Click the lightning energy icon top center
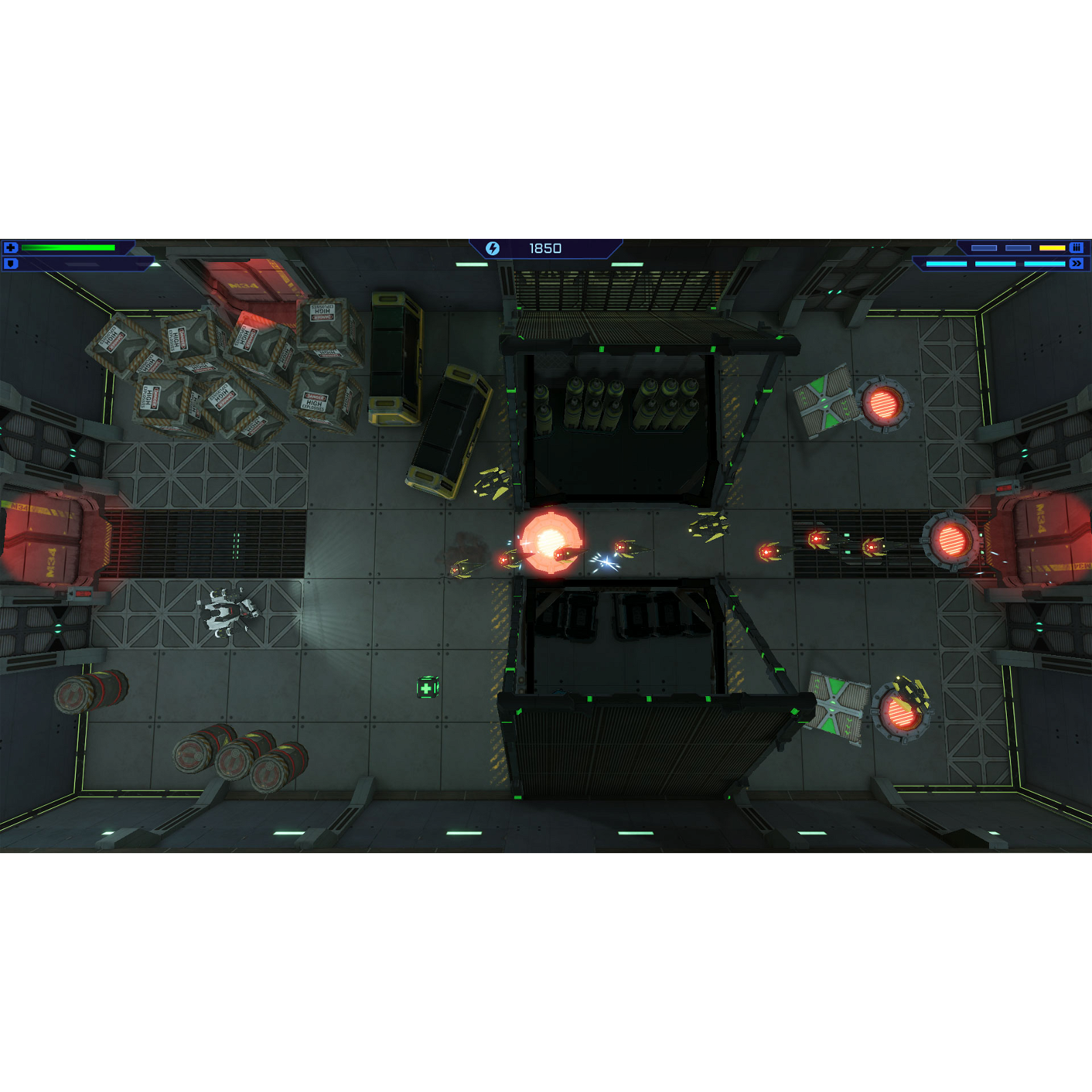Screen dimensions: 1092x1092 pos(493,248)
